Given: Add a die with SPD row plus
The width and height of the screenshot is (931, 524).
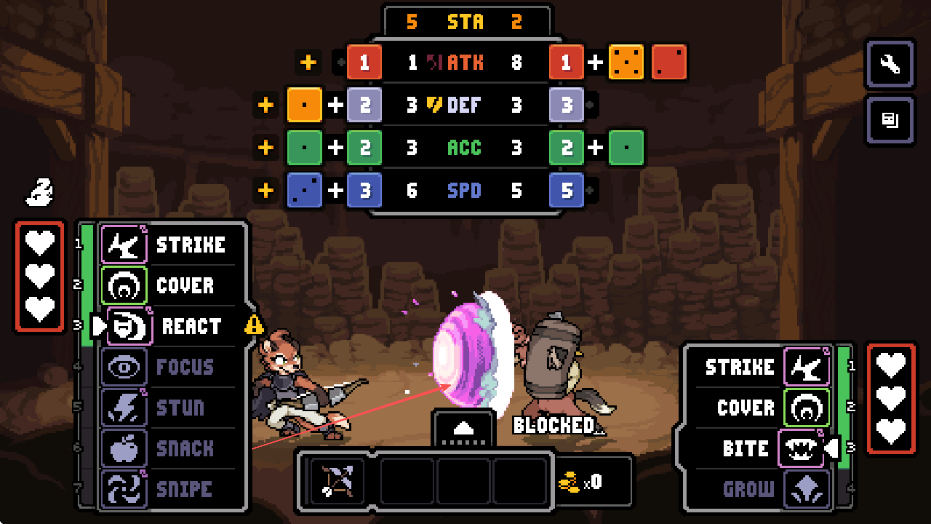Looking at the screenshot, I should click(266, 189).
